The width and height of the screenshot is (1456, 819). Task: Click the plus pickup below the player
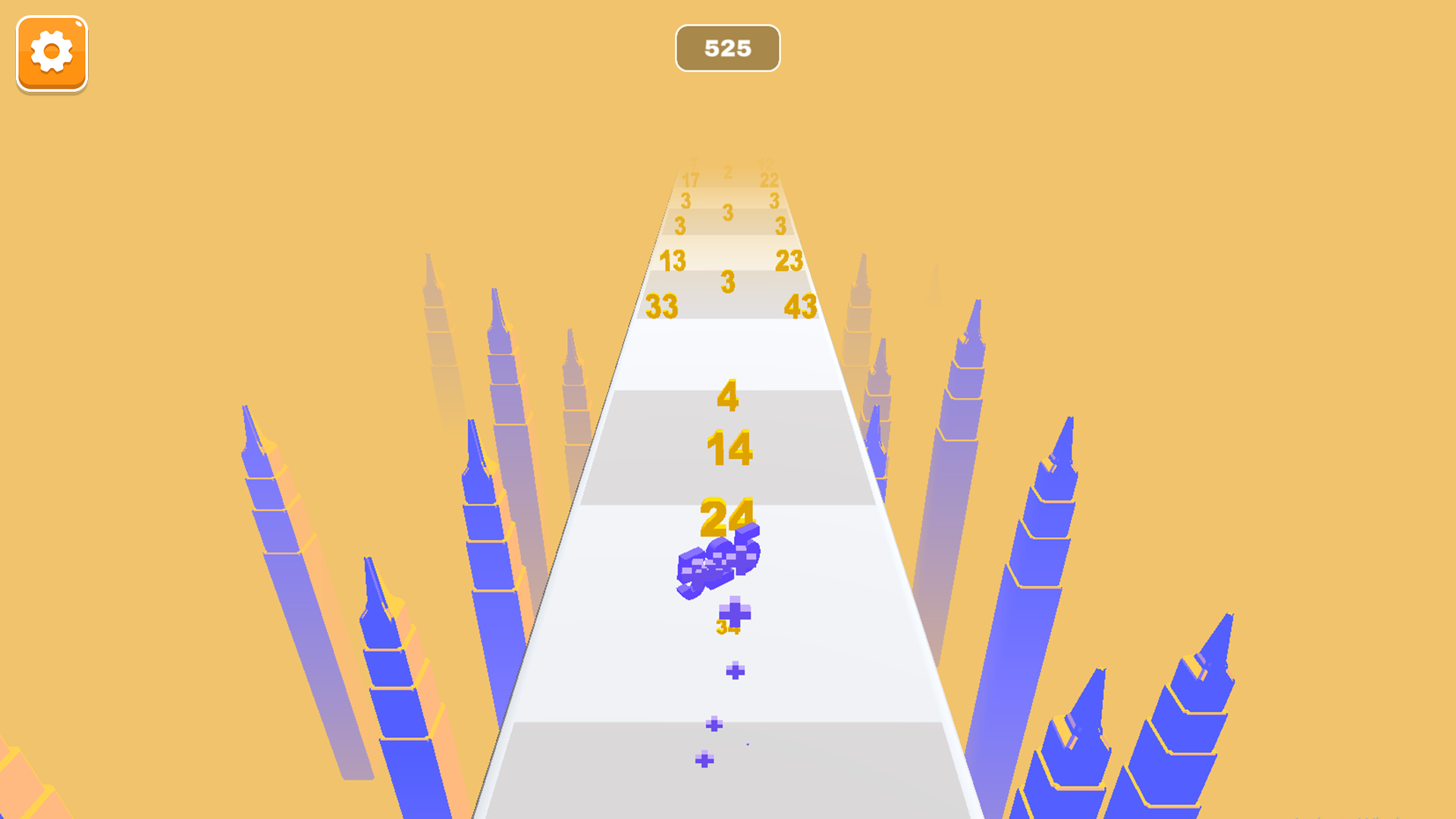pos(735,613)
